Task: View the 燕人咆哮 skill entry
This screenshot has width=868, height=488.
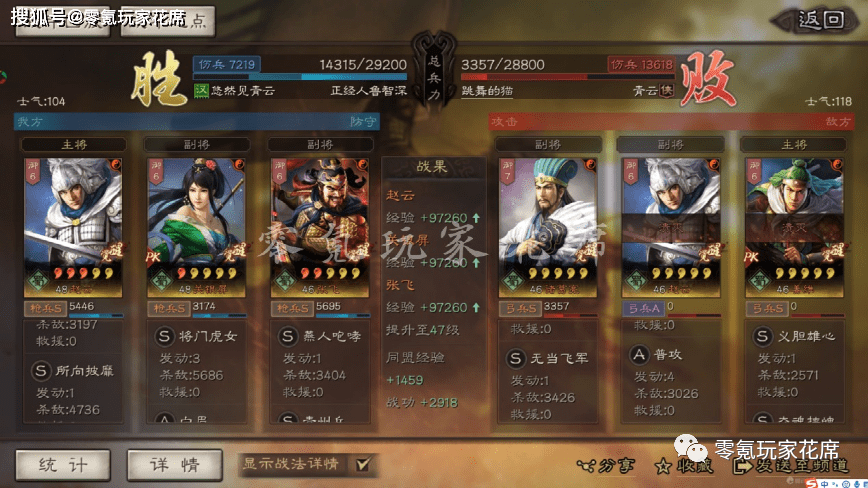Action: tap(332, 337)
